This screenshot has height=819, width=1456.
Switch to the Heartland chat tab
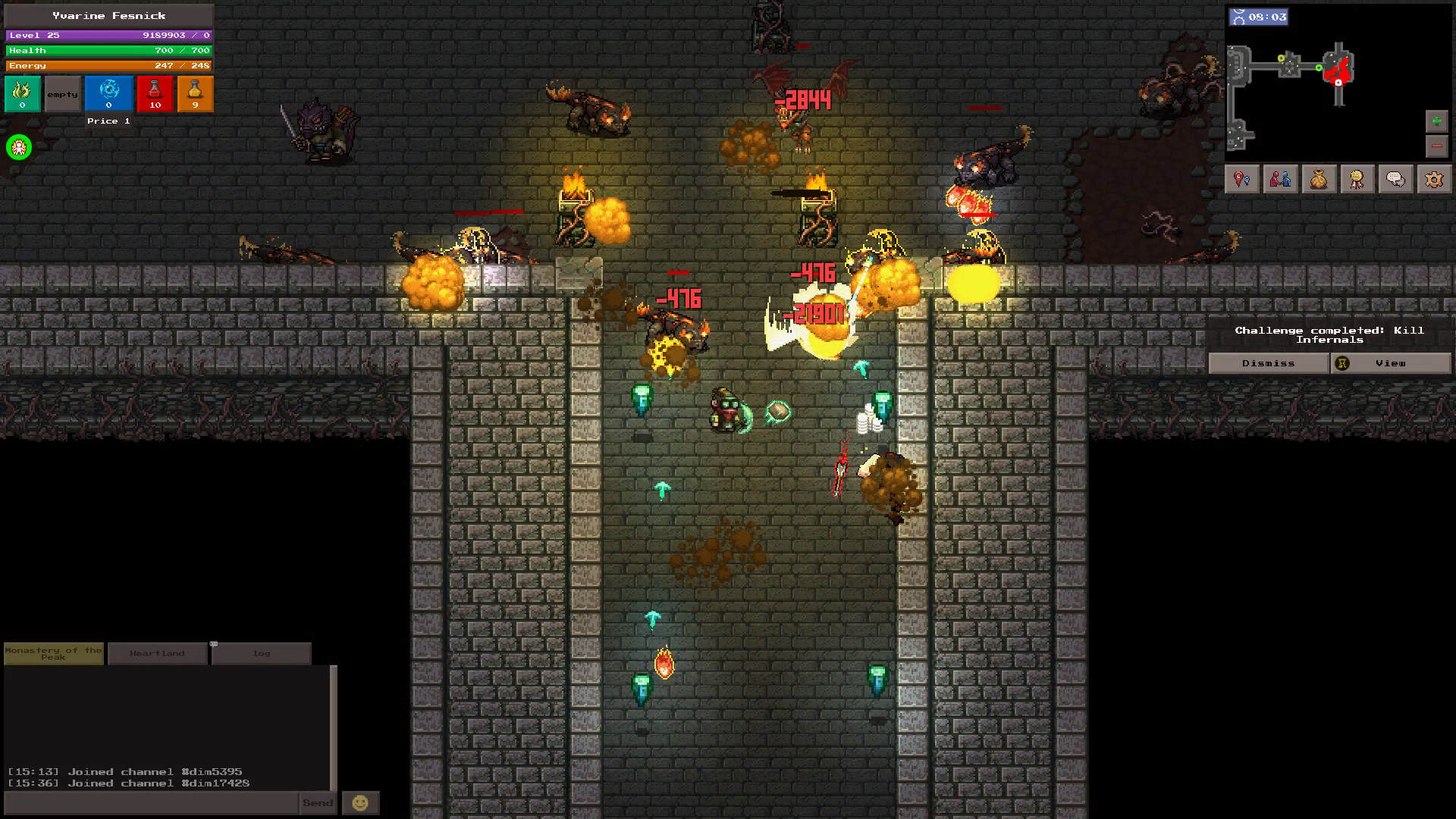coord(157,653)
